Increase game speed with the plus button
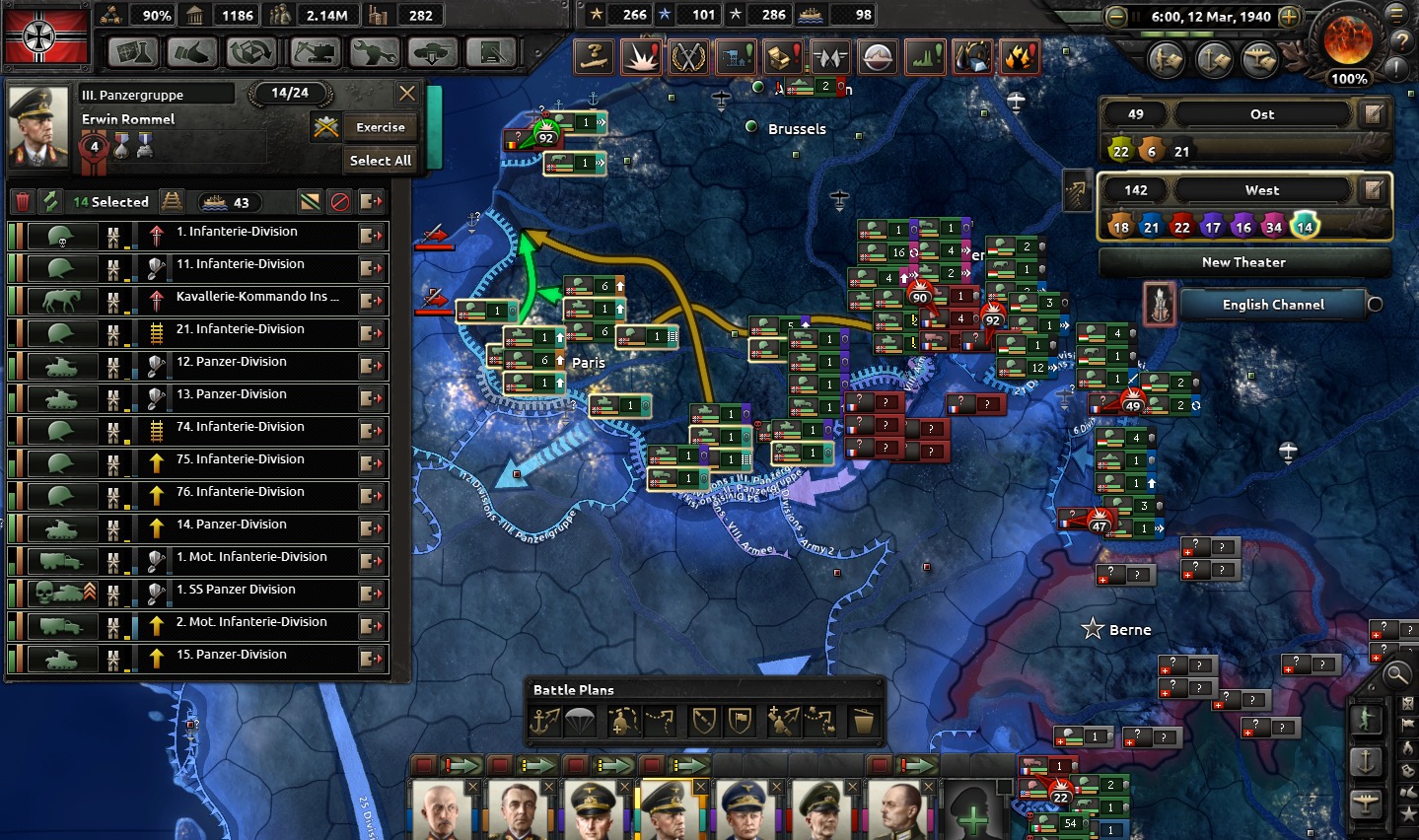The height and width of the screenshot is (840, 1419). click(x=1289, y=17)
